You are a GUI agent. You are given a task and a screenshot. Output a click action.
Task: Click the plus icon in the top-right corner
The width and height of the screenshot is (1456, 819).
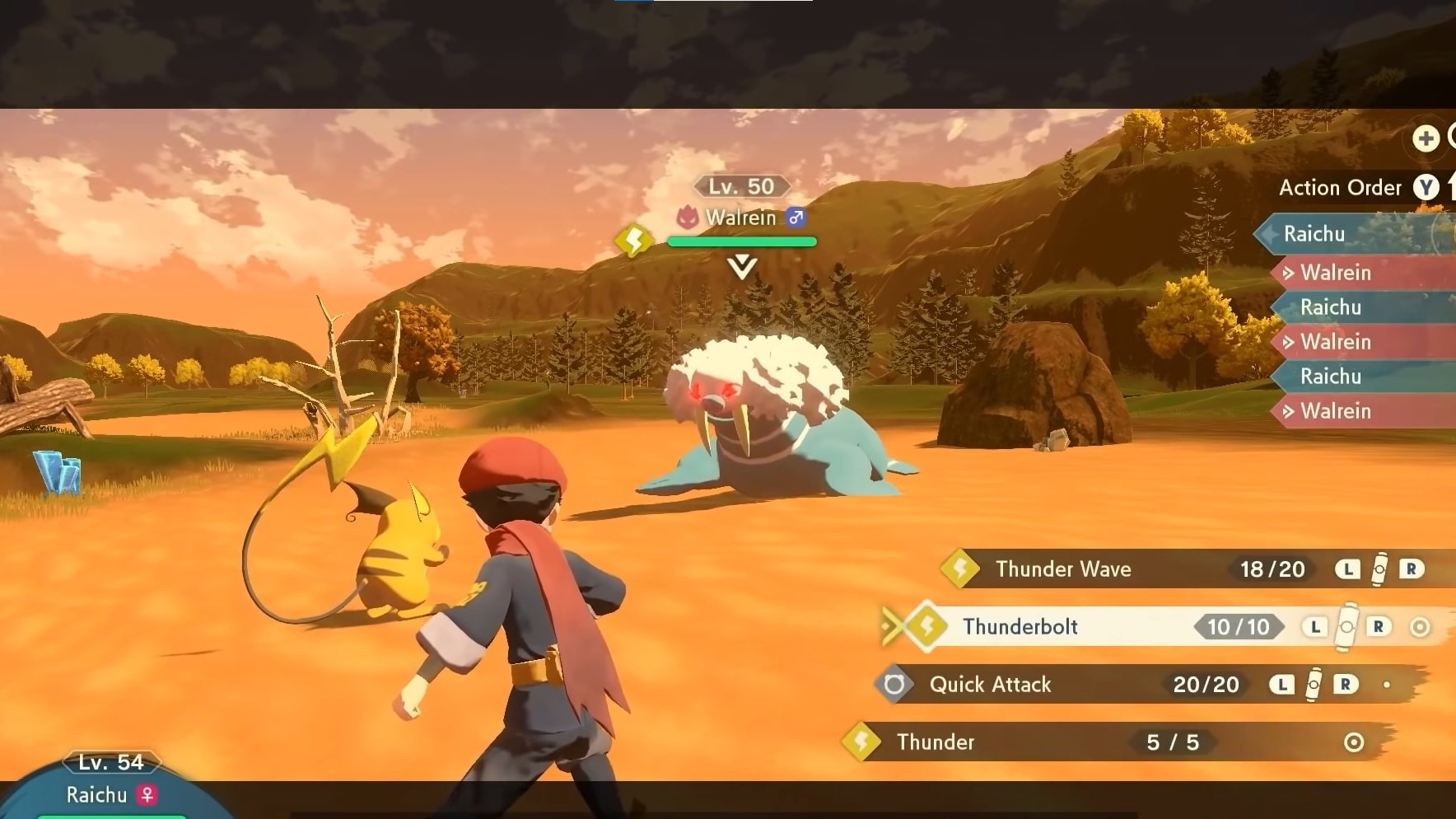(1426, 138)
